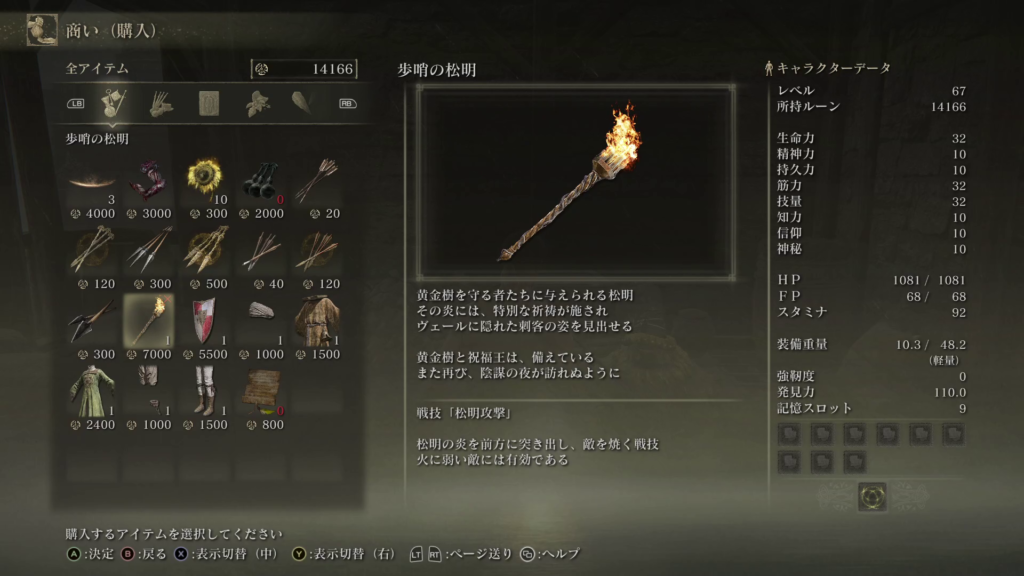The image size is (1024, 576).
Task: Select the black item bundle priced 2000
Action: [261, 180]
